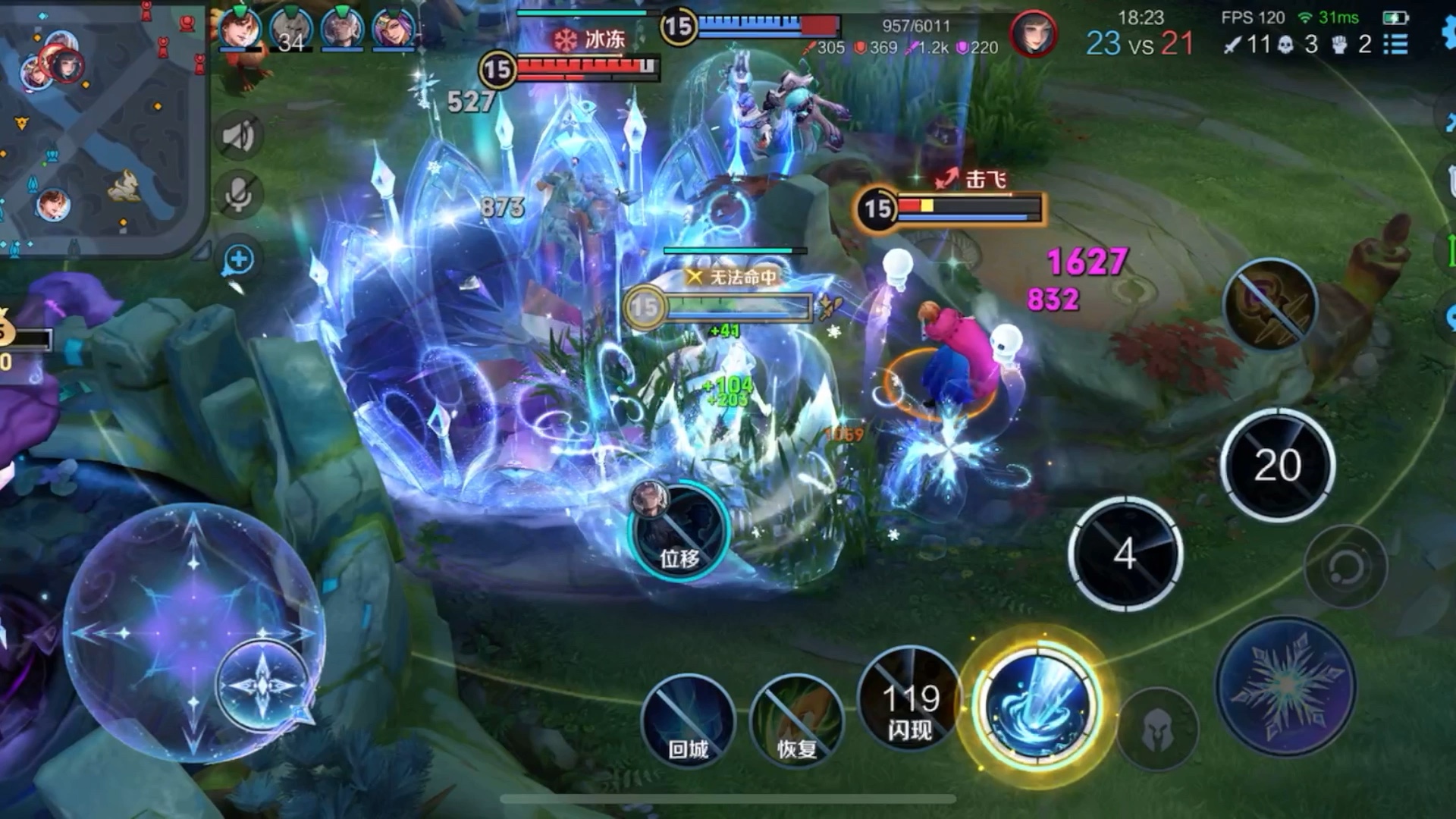Cast the glowing ice shard skill
The image size is (1456, 819).
(x=1037, y=707)
